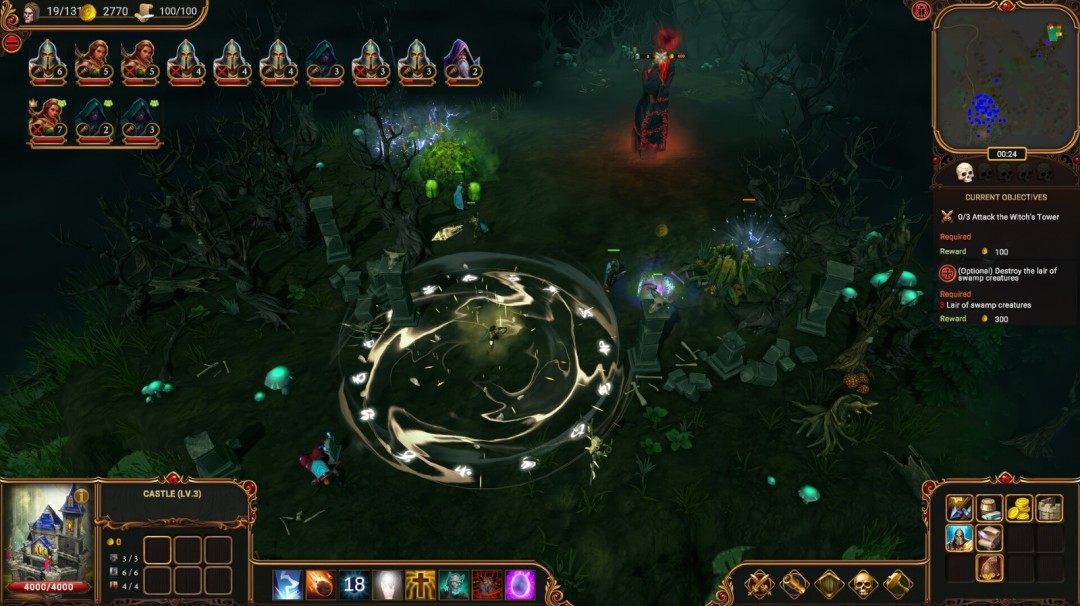Cast the purple portal spell
The height and width of the screenshot is (606, 1080).
(519, 585)
